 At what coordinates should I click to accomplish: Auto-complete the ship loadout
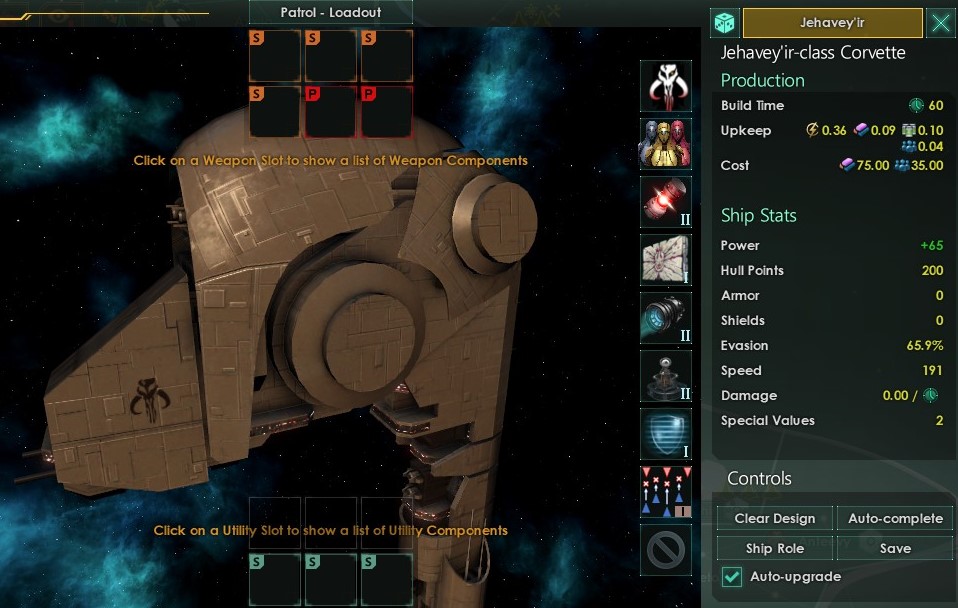tap(895, 518)
